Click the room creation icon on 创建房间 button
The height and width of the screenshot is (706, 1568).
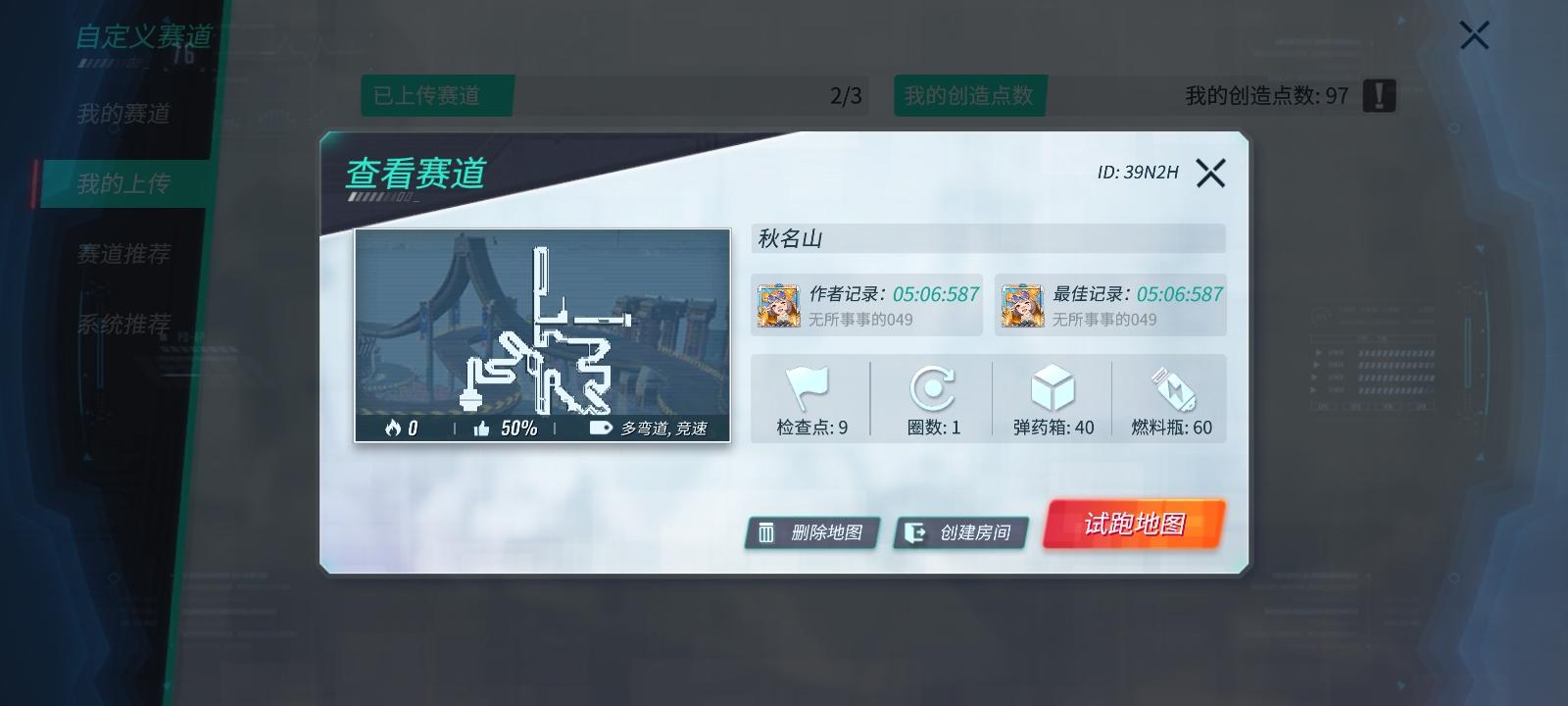pos(915,532)
